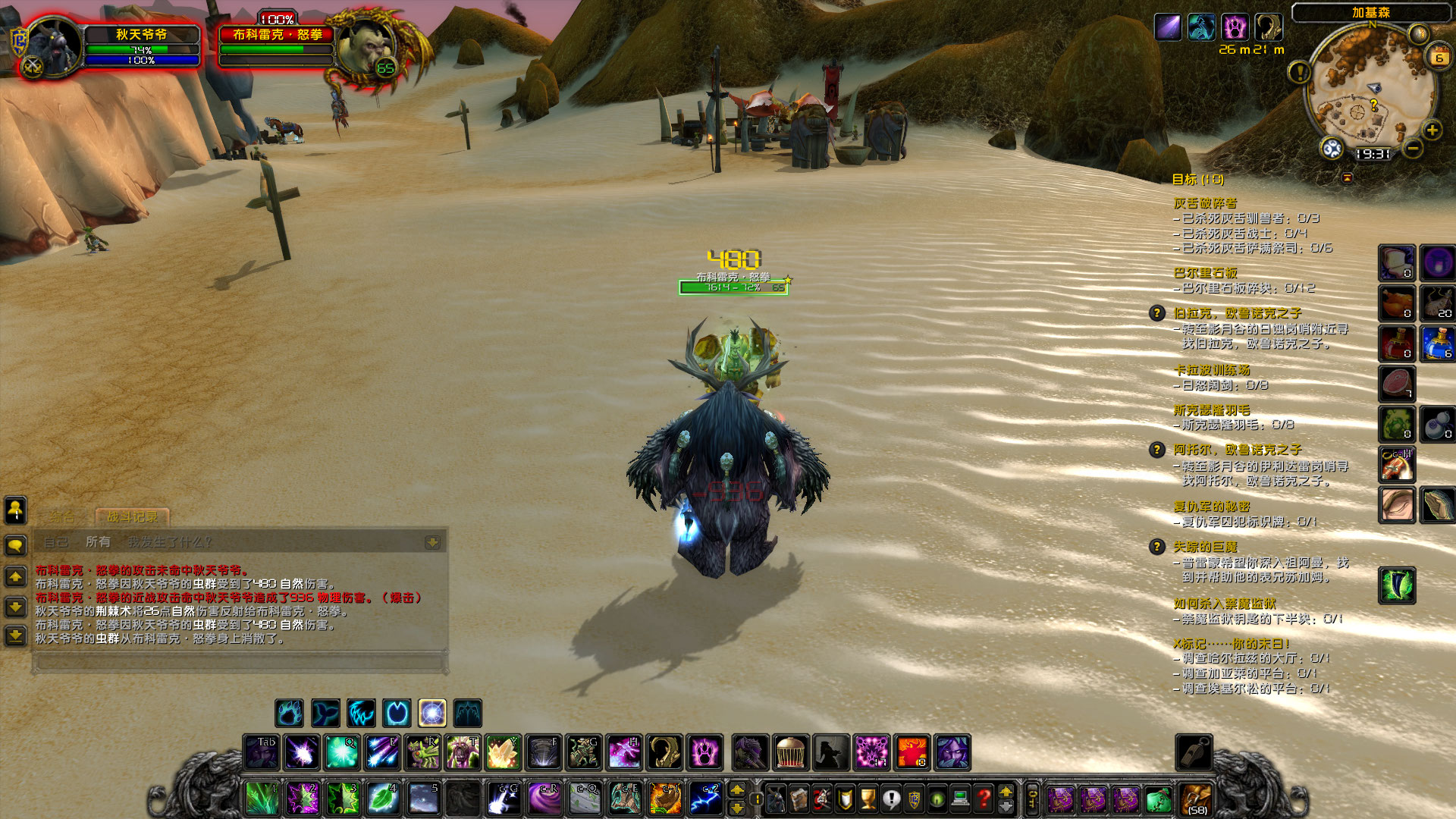The height and width of the screenshot is (819, 1456).
Task: Cast the blue lightning ability bound to c-2
Action: click(x=705, y=799)
